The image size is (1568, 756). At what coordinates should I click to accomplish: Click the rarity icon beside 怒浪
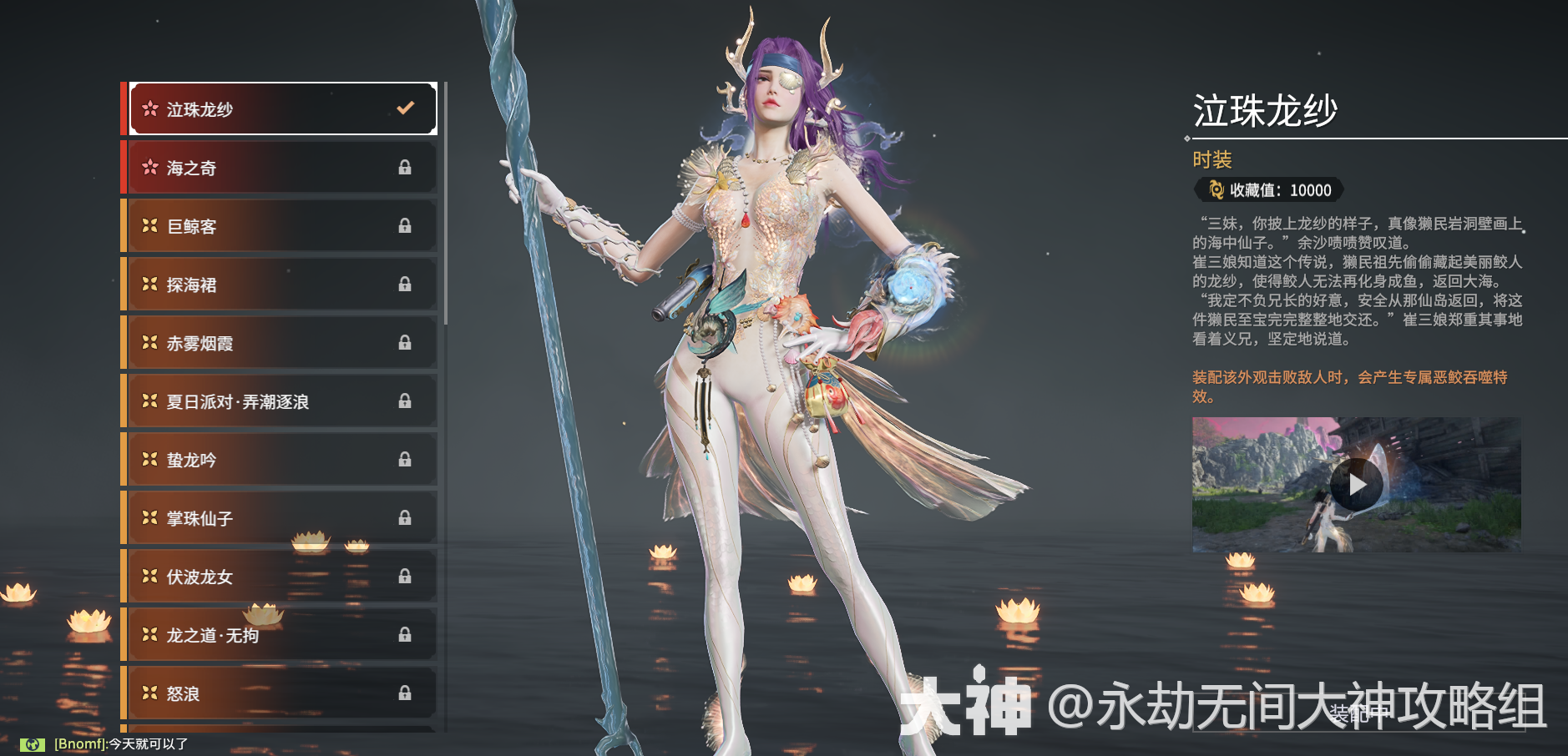tap(150, 693)
